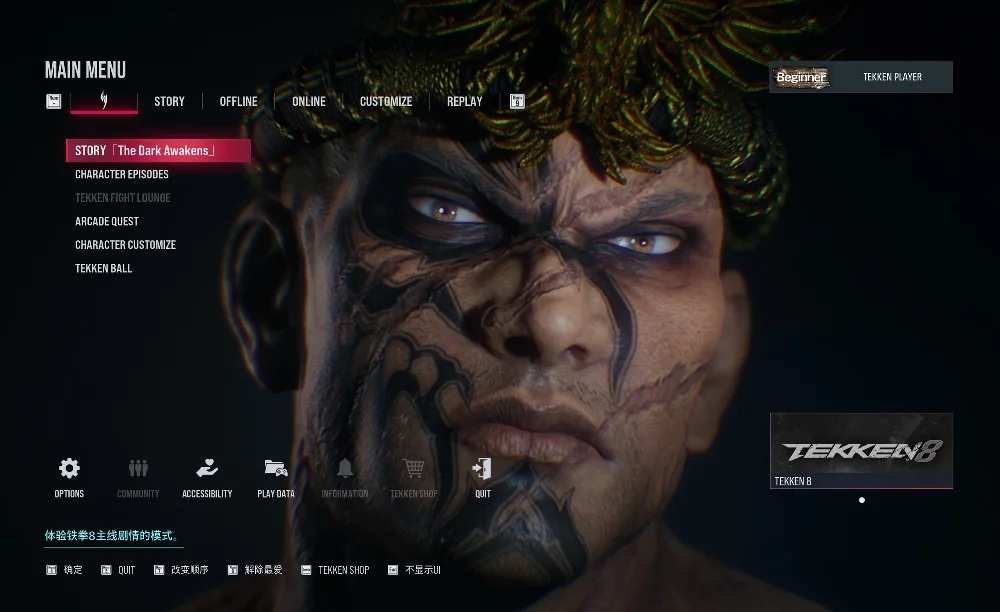Open the CUSTOMIZE tab
Image resolution: width=1000 pixels, height=612 pixels.
tap(386, 101)
